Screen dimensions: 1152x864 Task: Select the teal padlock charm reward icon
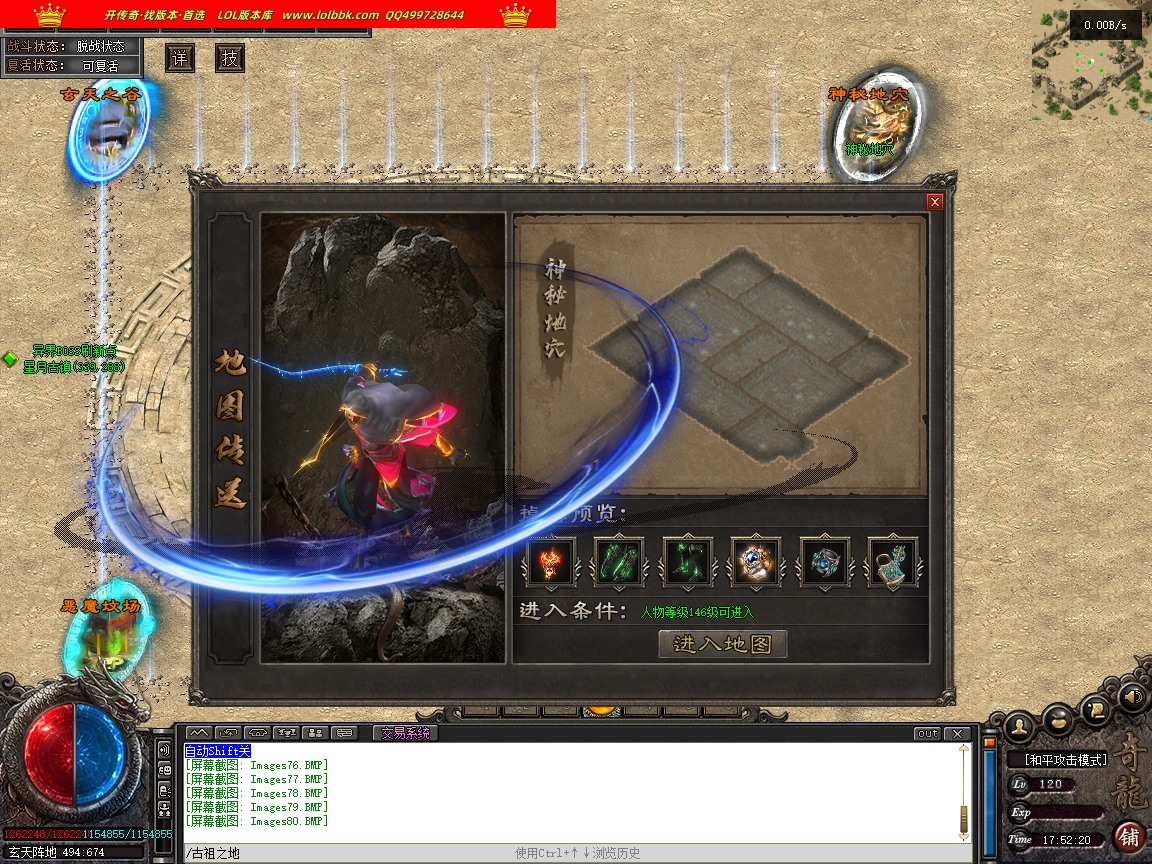coord(892,562)
